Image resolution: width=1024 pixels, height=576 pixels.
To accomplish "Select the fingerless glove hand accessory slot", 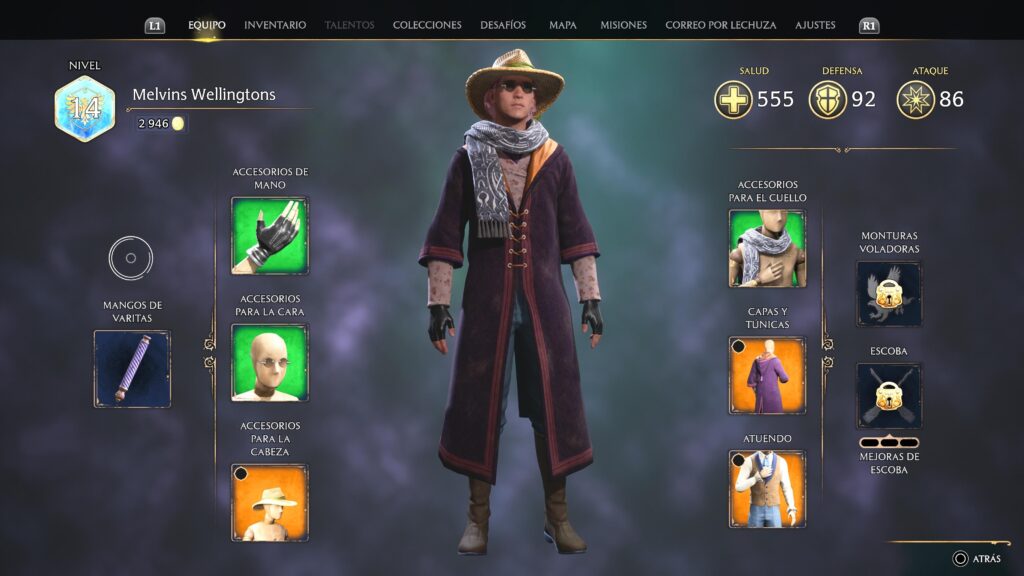I will pyautogui.click(x=270, y=235).
